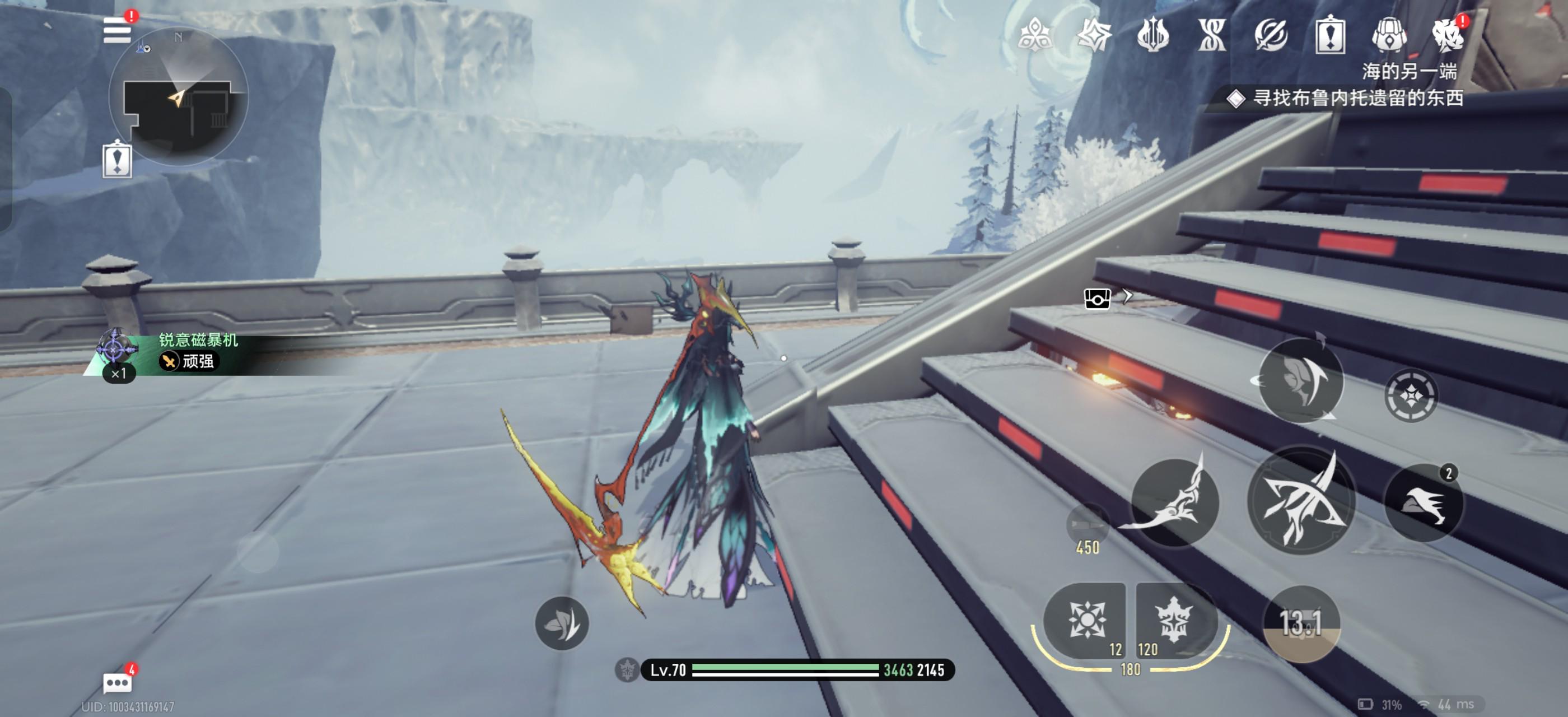Screen dimensions: 1568x717
Task: Activate the ultimate skill on 13.1 cooldown
Action: coord(1301,623)
